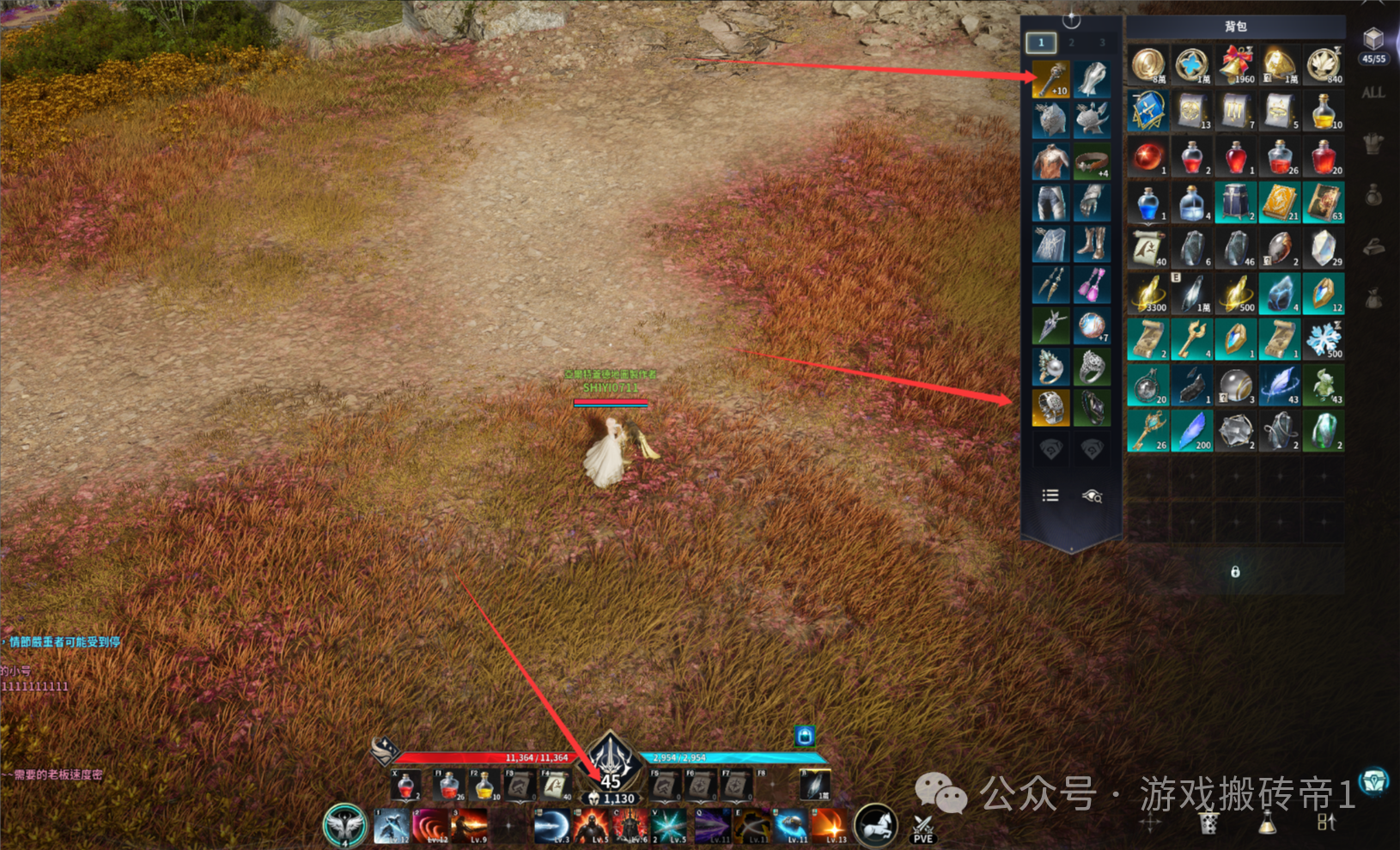This screenshot has height=850, width=1400.
Task: Choose the blue feather stack of 200
Action: point(1191,431)
